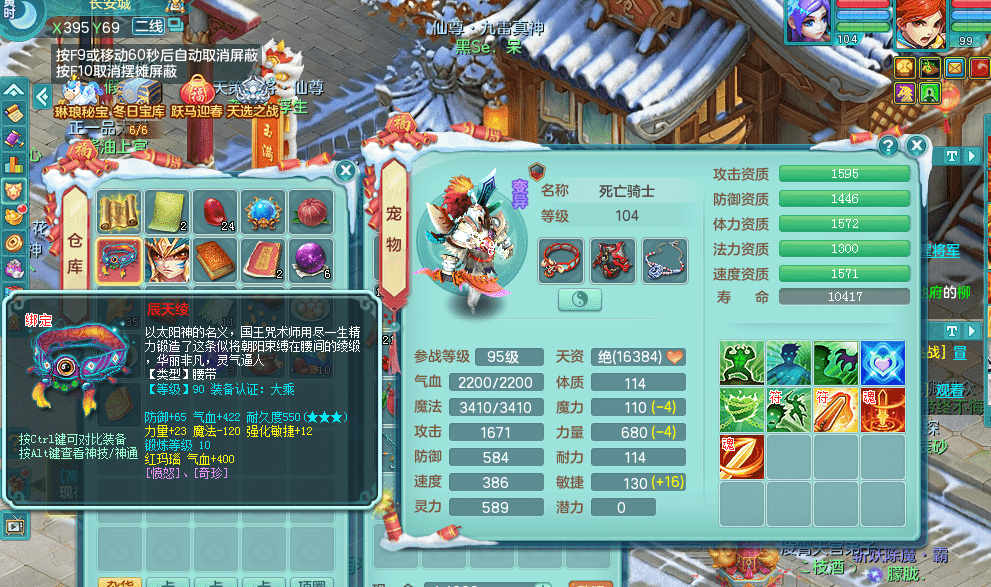Image resolution: width=991 pixels, height=587 pixels.
Task: Open help for the pet panel
Action: [x=887, y=146]
